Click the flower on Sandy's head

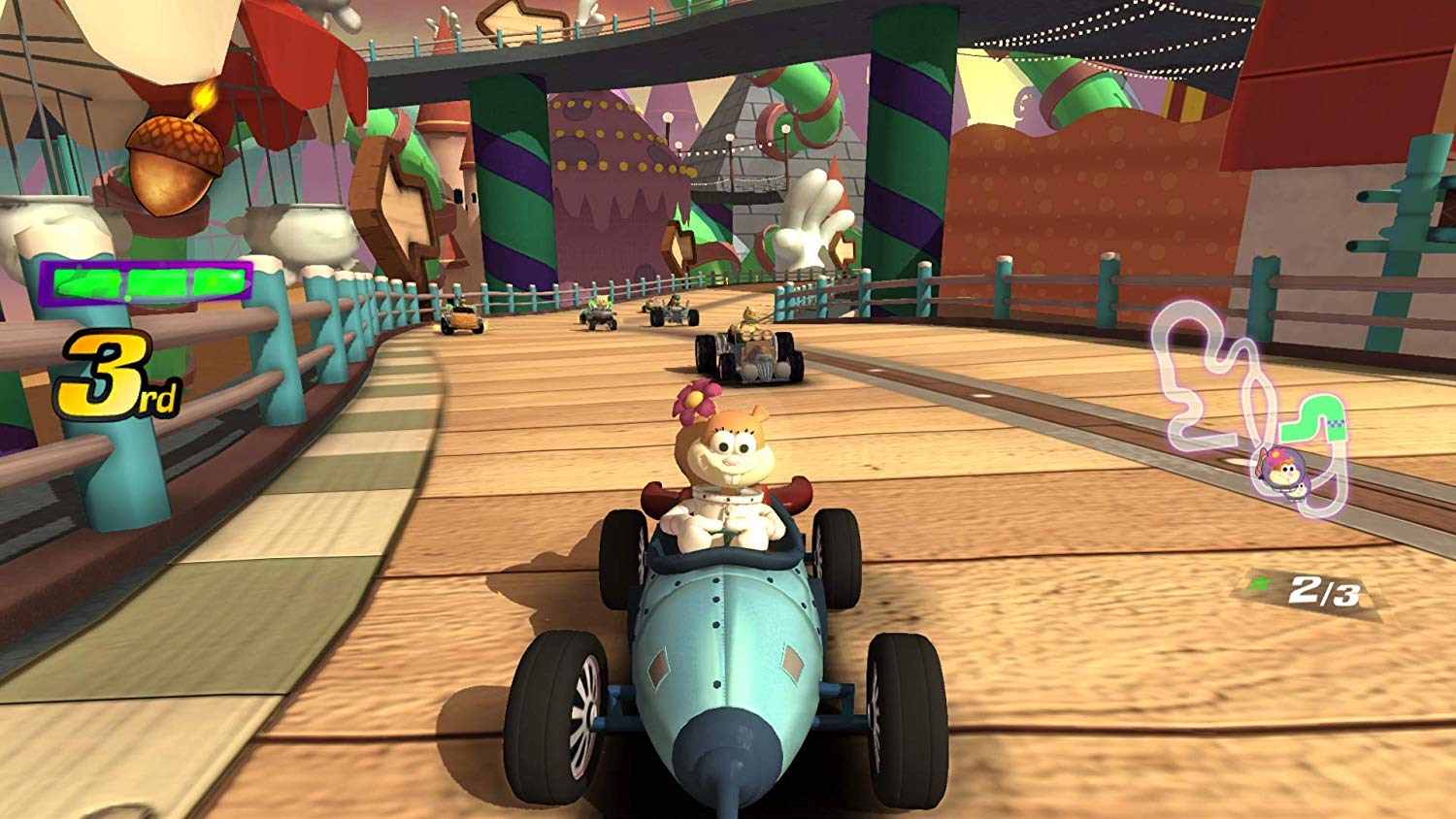(692, 399)
